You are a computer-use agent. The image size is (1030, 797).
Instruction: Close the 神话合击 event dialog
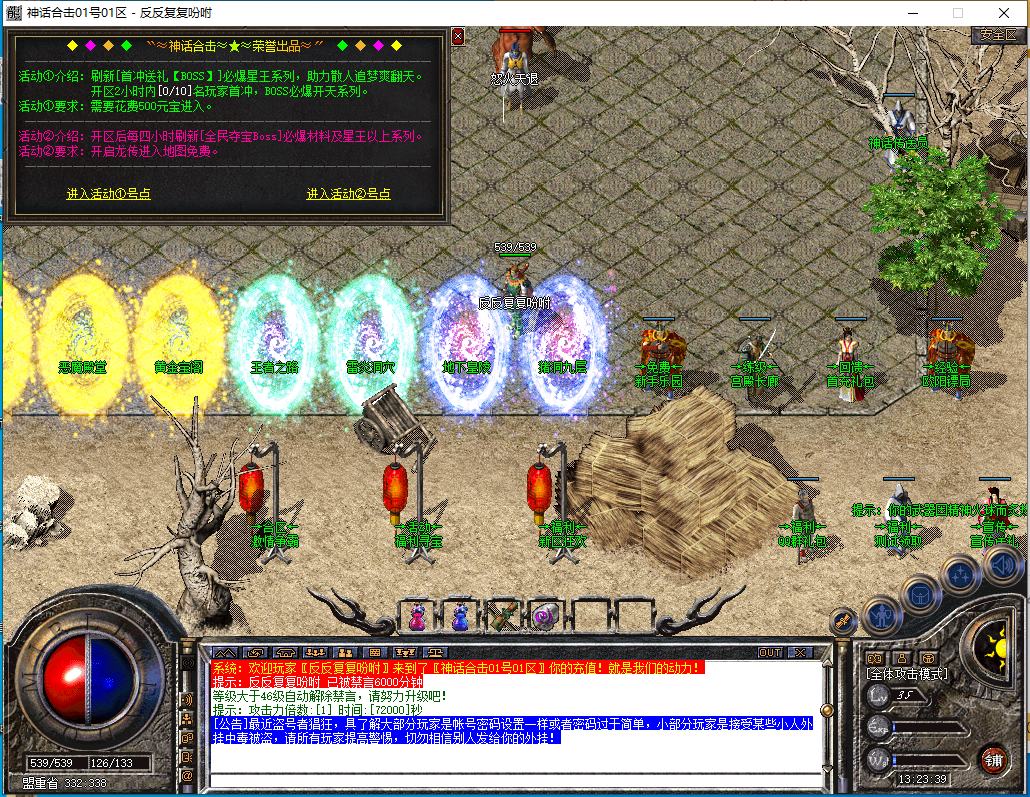pyautogui.click(x=458, y=36)
